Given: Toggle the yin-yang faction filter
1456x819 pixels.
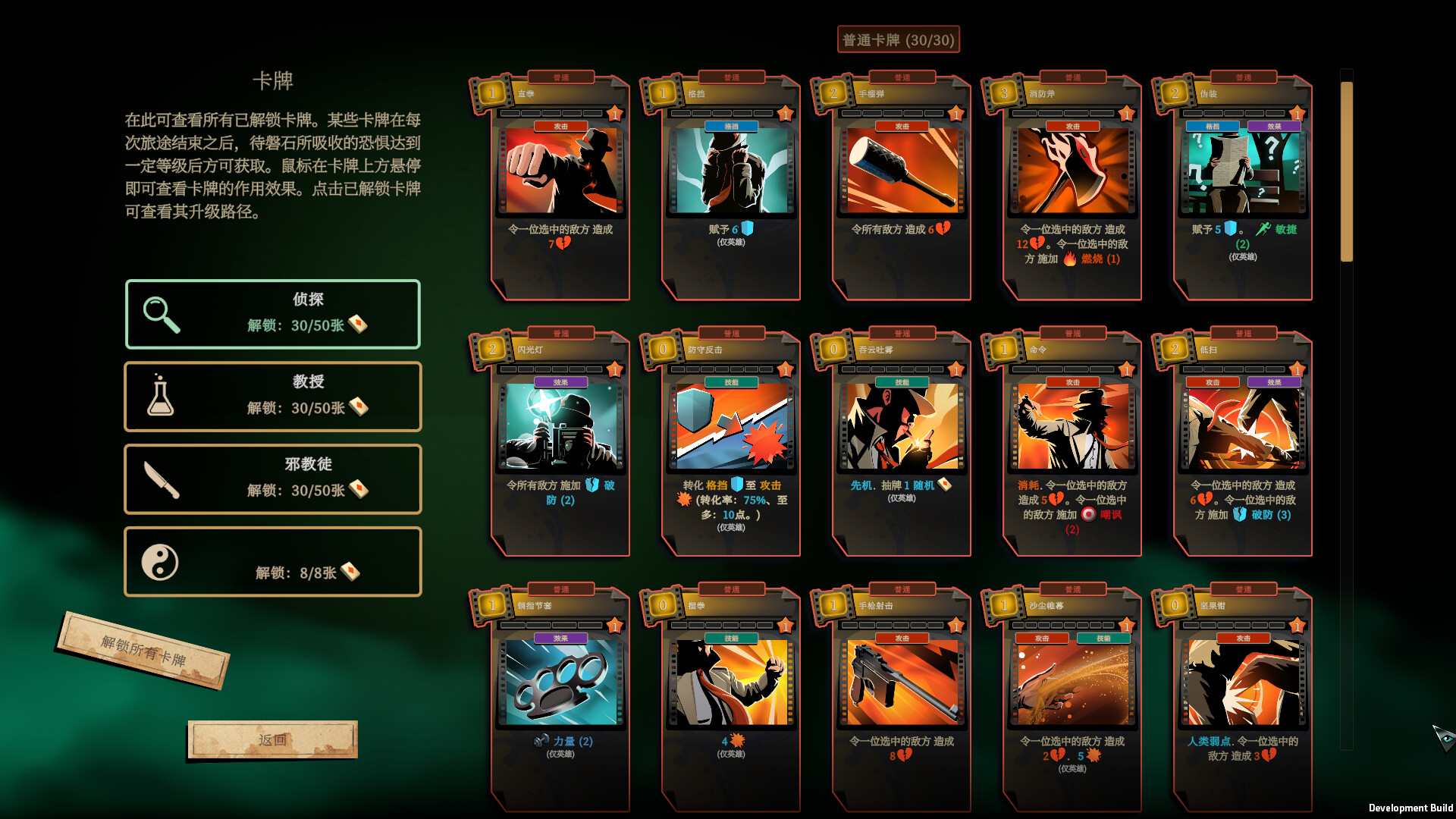Looking at the screenshot, I should (x=272, y=561).
